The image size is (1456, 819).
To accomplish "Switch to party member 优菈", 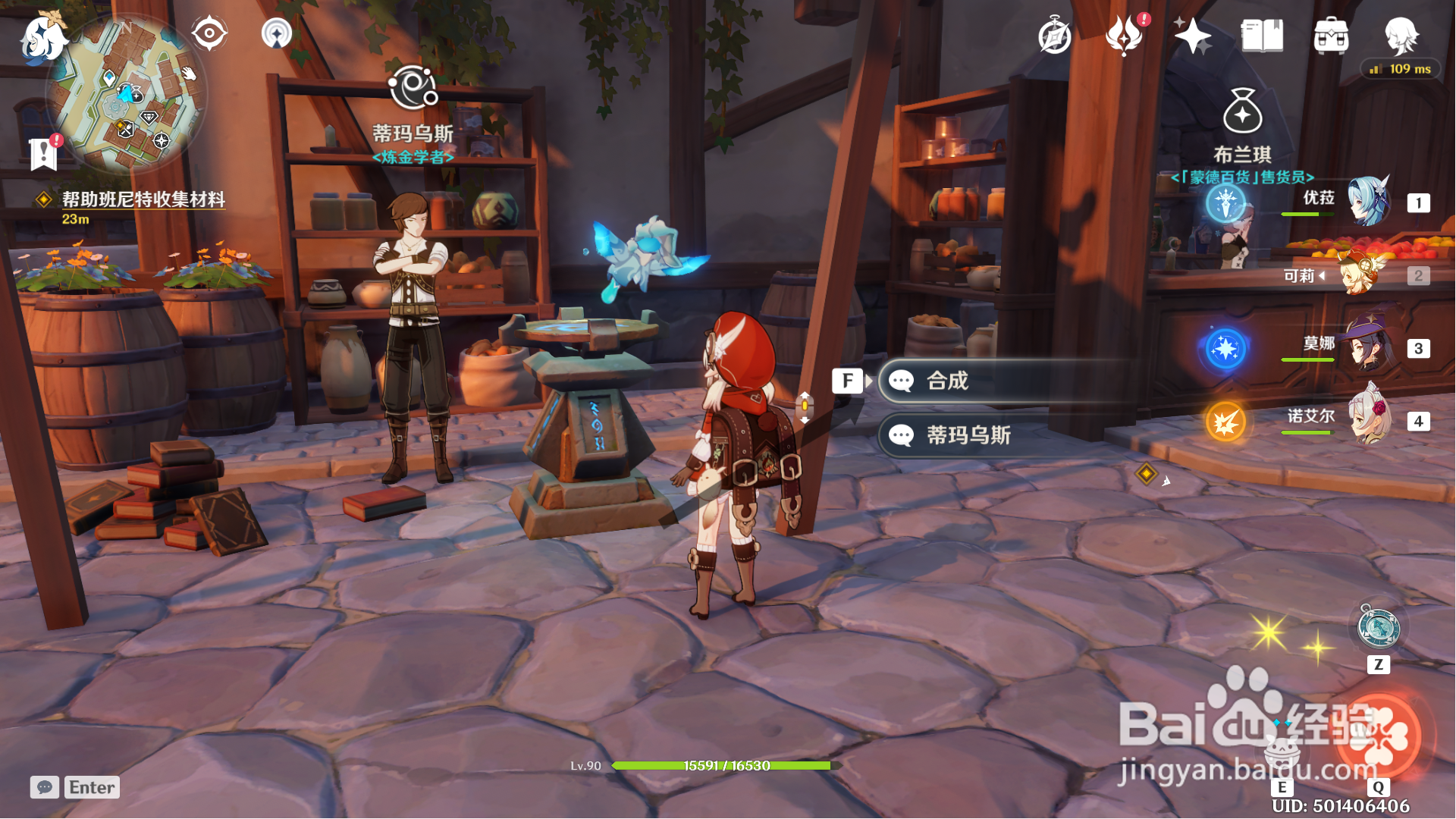I will point(1368,202).
